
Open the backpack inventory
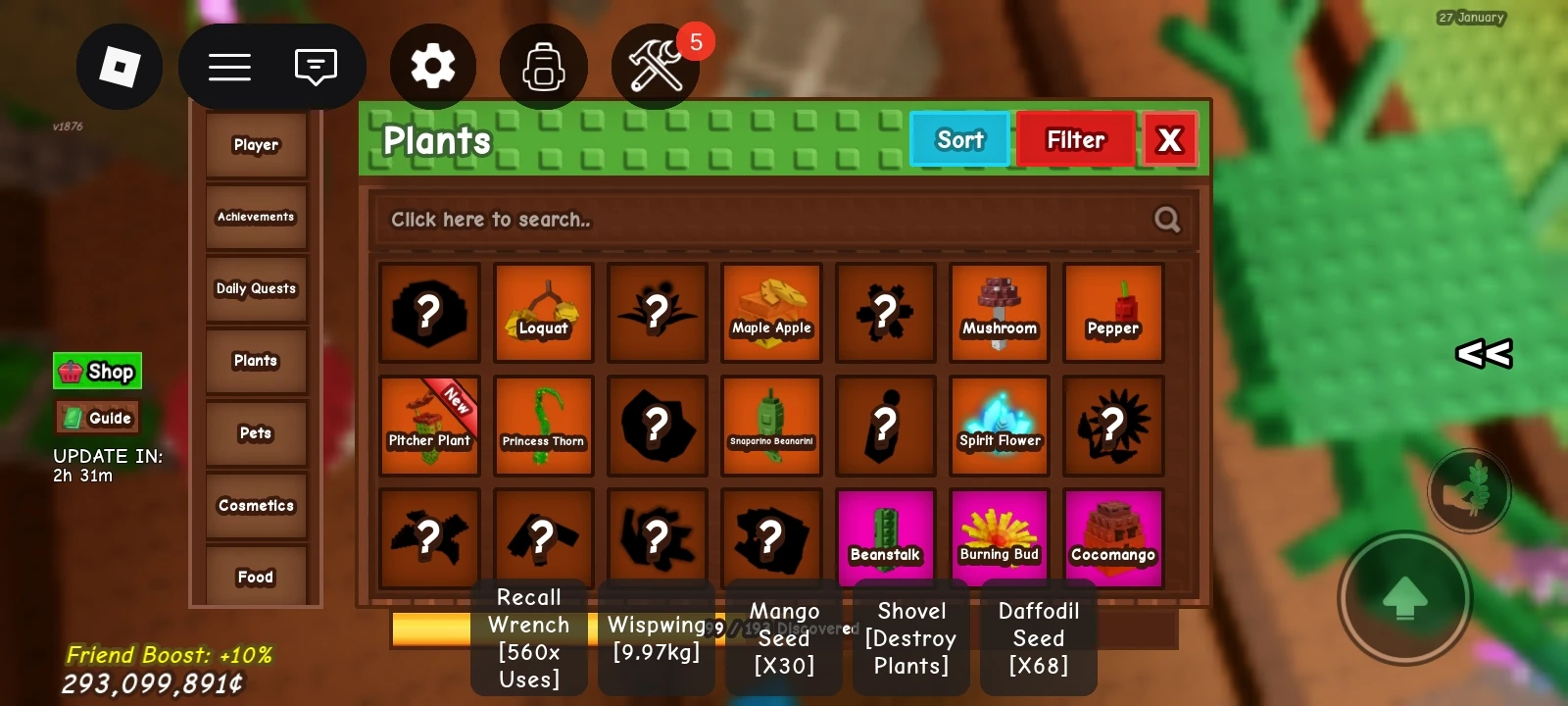[x=544, y=65]
